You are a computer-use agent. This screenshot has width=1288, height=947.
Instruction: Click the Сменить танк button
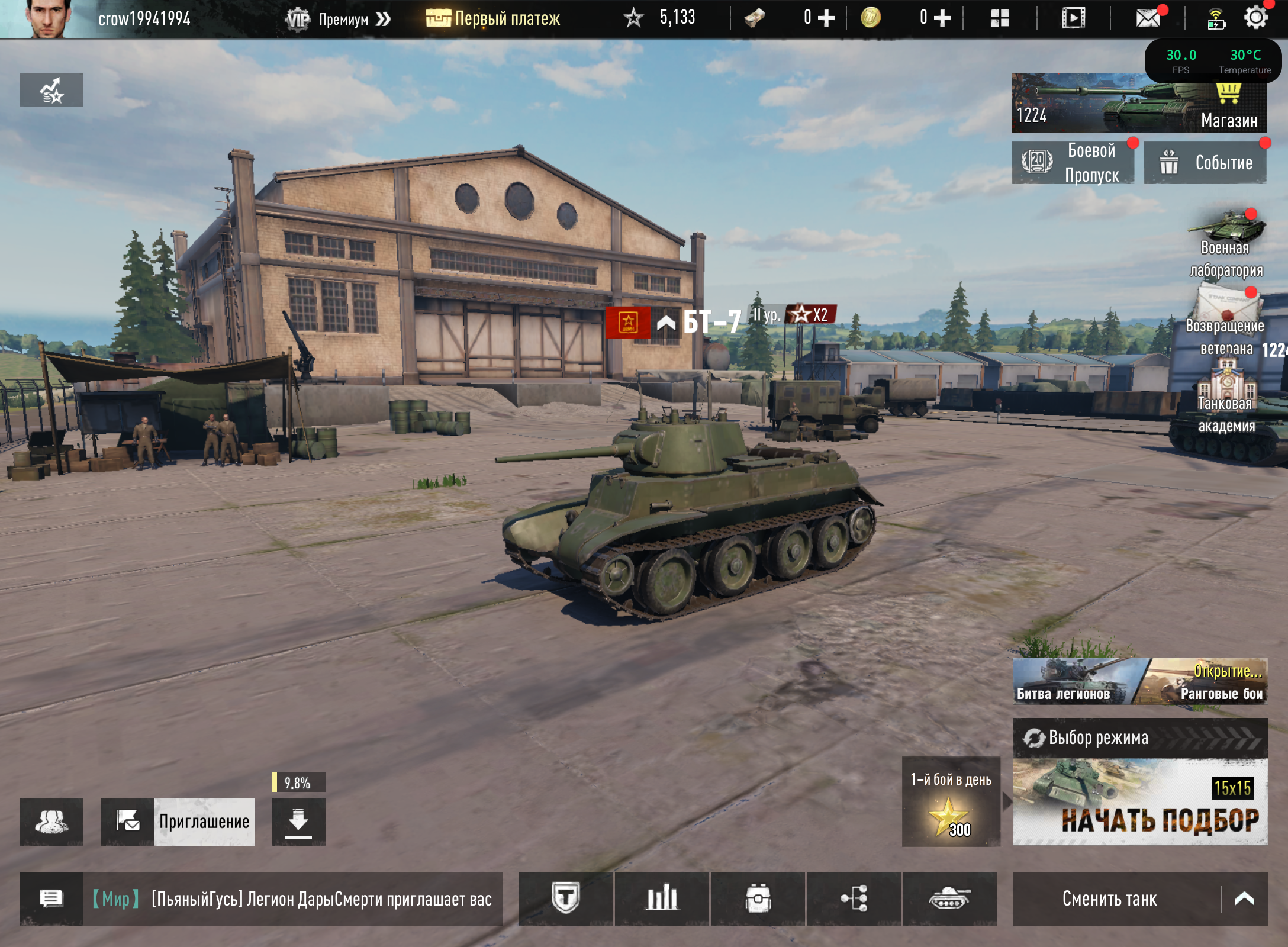[1110, 899]
